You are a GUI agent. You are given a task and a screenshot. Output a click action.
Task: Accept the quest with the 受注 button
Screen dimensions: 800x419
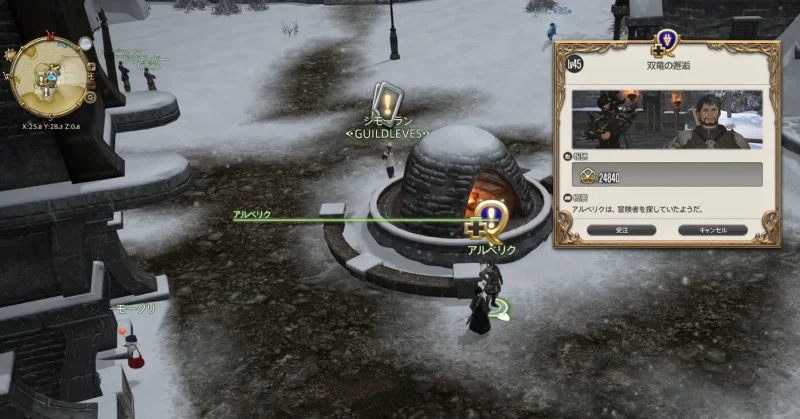coord(621,229)
